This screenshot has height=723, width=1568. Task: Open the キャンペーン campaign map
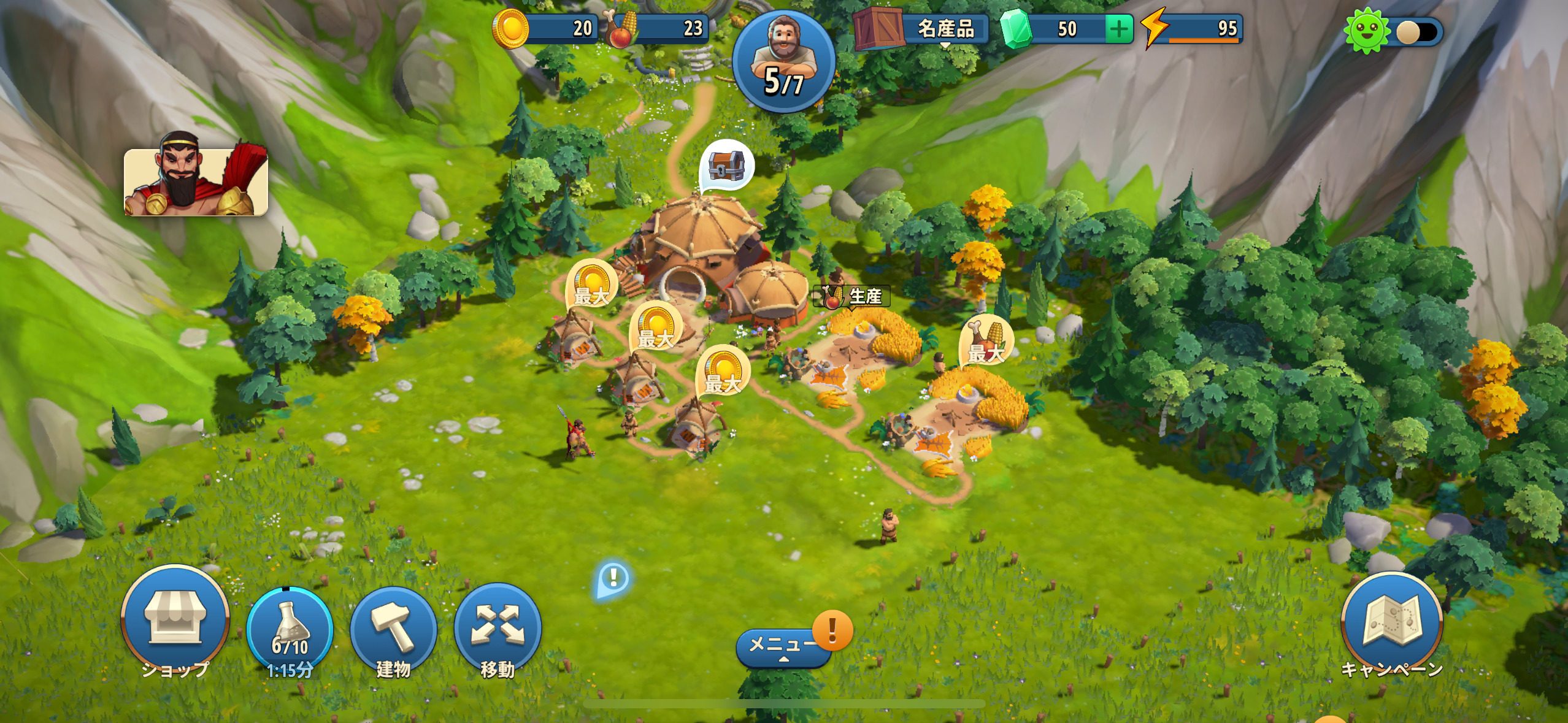(1391, 624)
